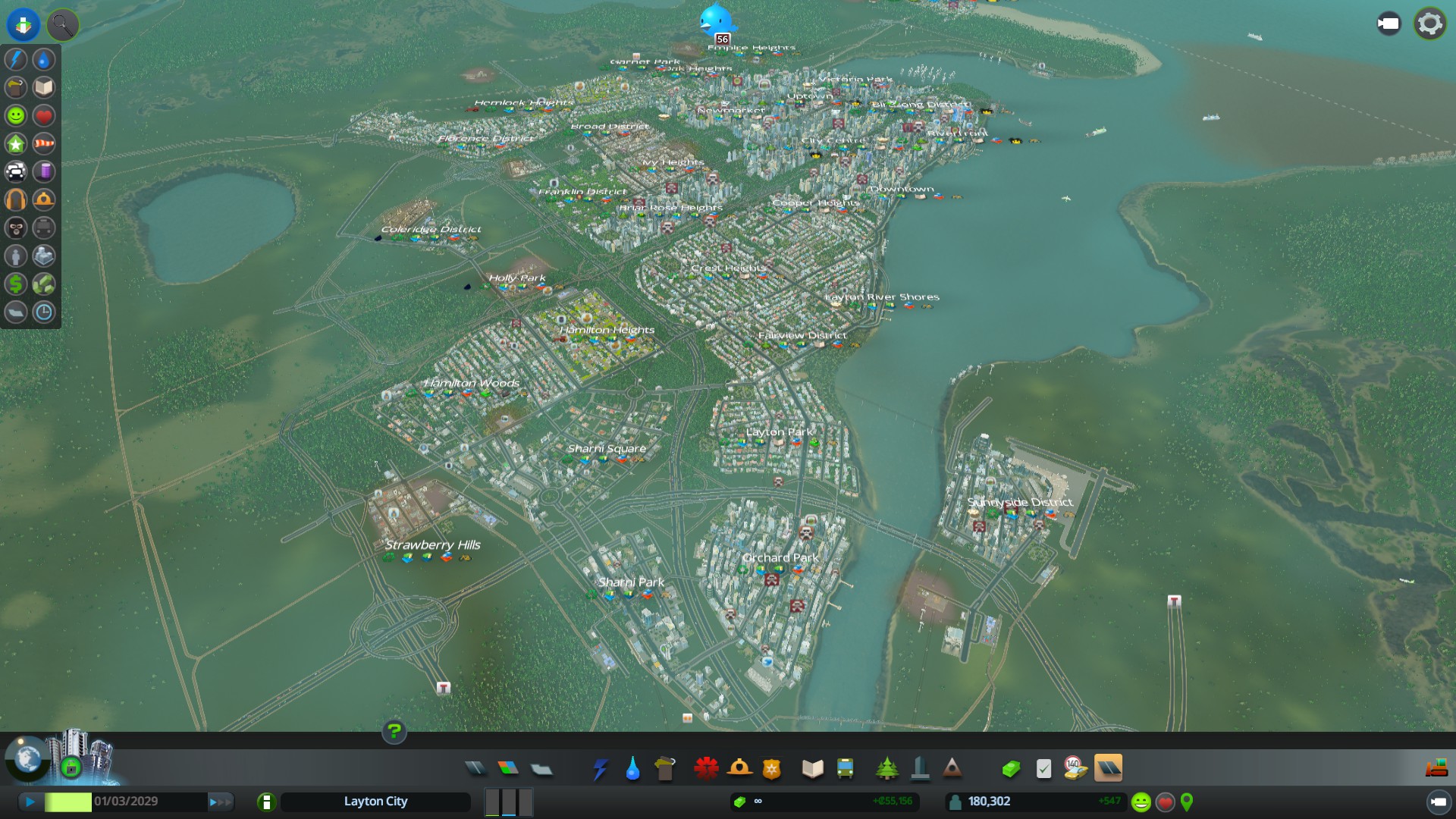Open the Healthcare red cross menu
Image resolution: width=1456 pixels, height=819 pixels.
tap(706, 769)
